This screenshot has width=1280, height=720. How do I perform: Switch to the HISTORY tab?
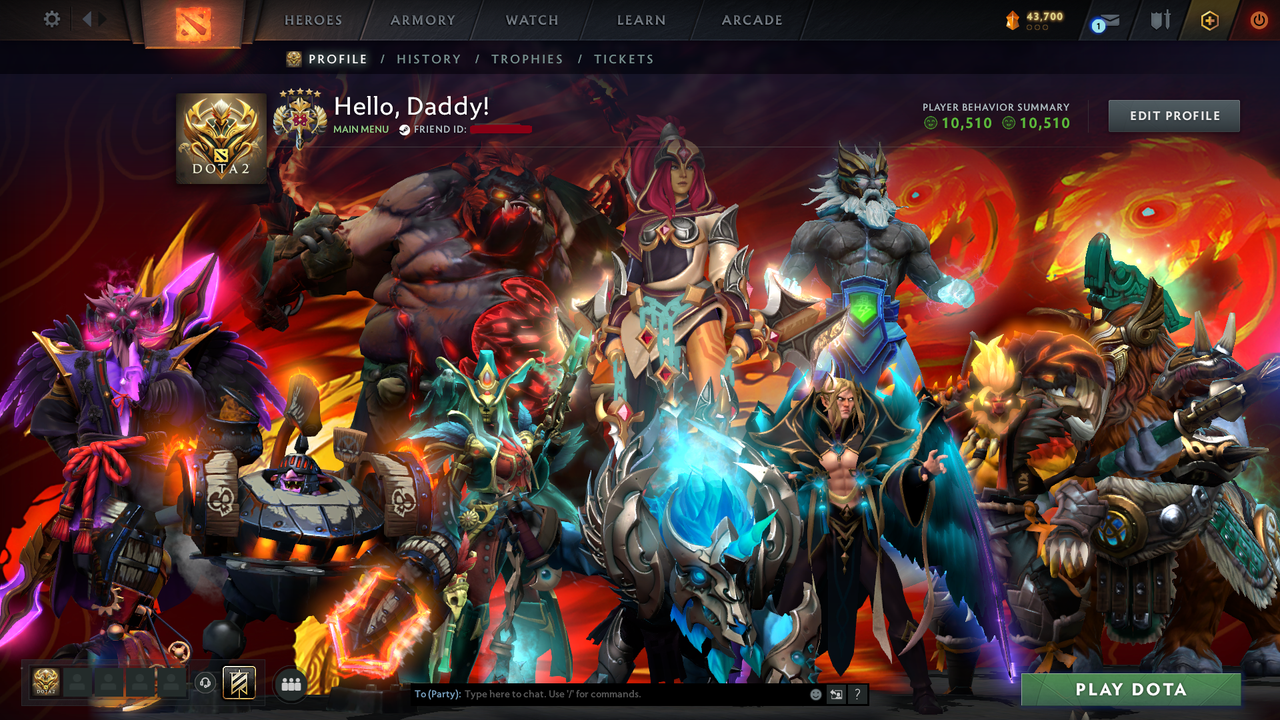429,59
